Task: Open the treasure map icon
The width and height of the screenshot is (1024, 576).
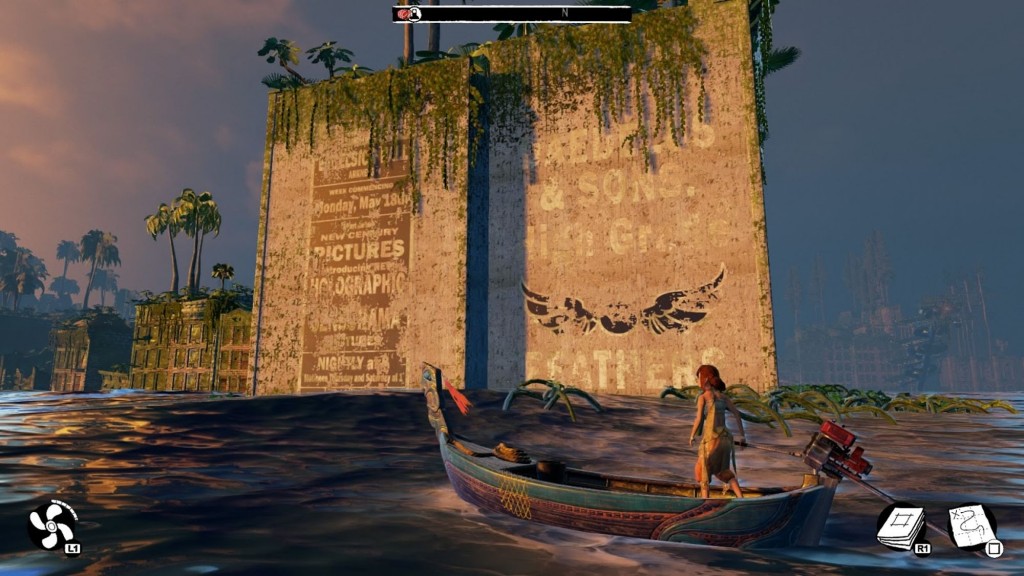Action: [x=970, y=525]
